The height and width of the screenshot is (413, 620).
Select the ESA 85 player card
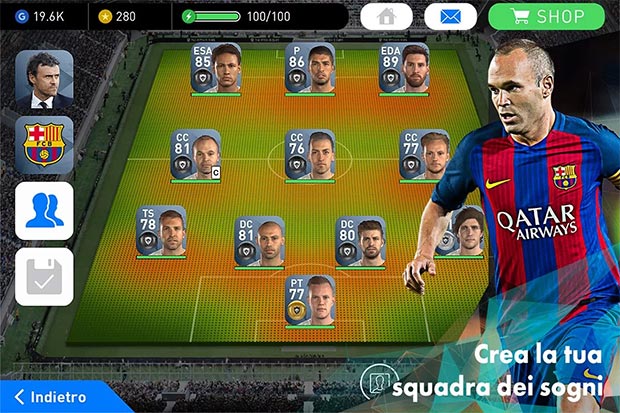[x=216, y=68]
